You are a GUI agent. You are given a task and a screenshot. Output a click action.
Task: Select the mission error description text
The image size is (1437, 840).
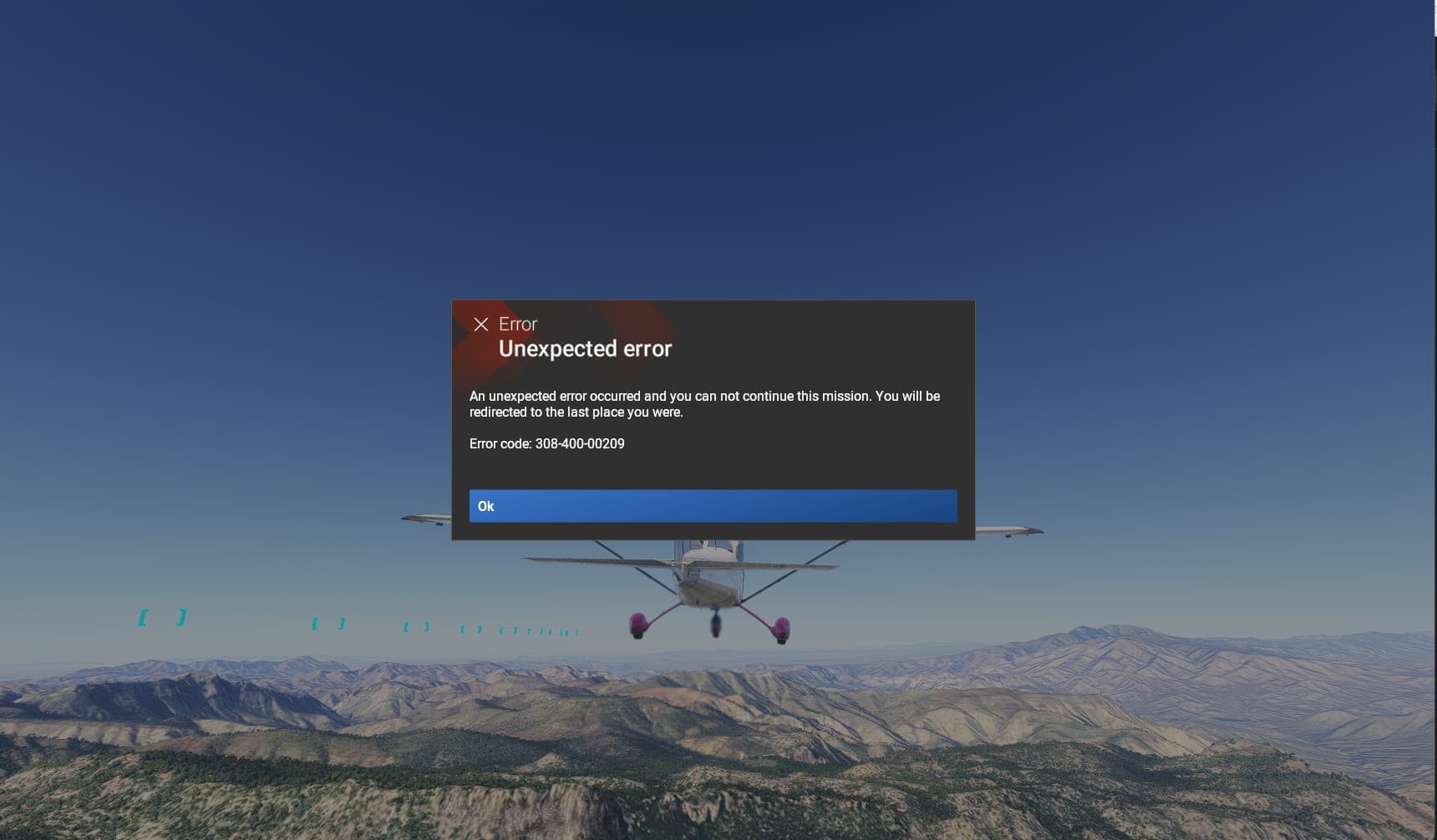coord(704,403)
